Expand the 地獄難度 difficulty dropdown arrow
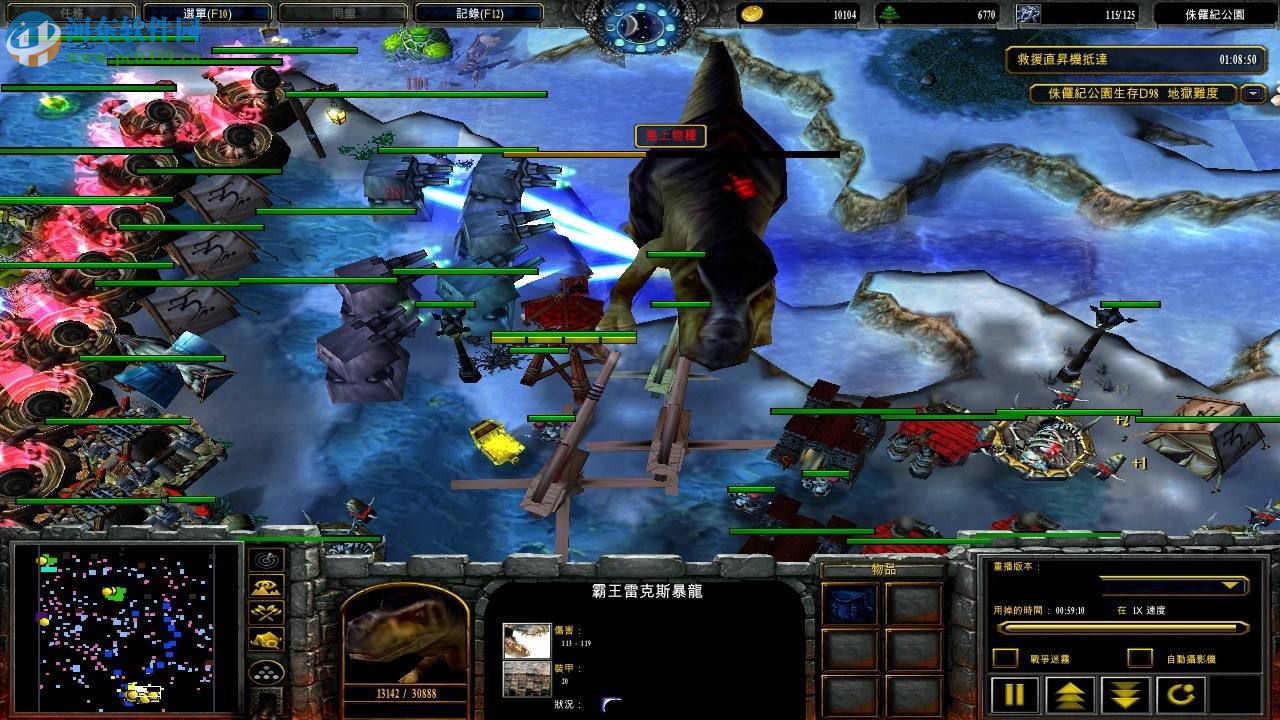The width and height of the screenshot is (1280, 720). pos(1252,94)
